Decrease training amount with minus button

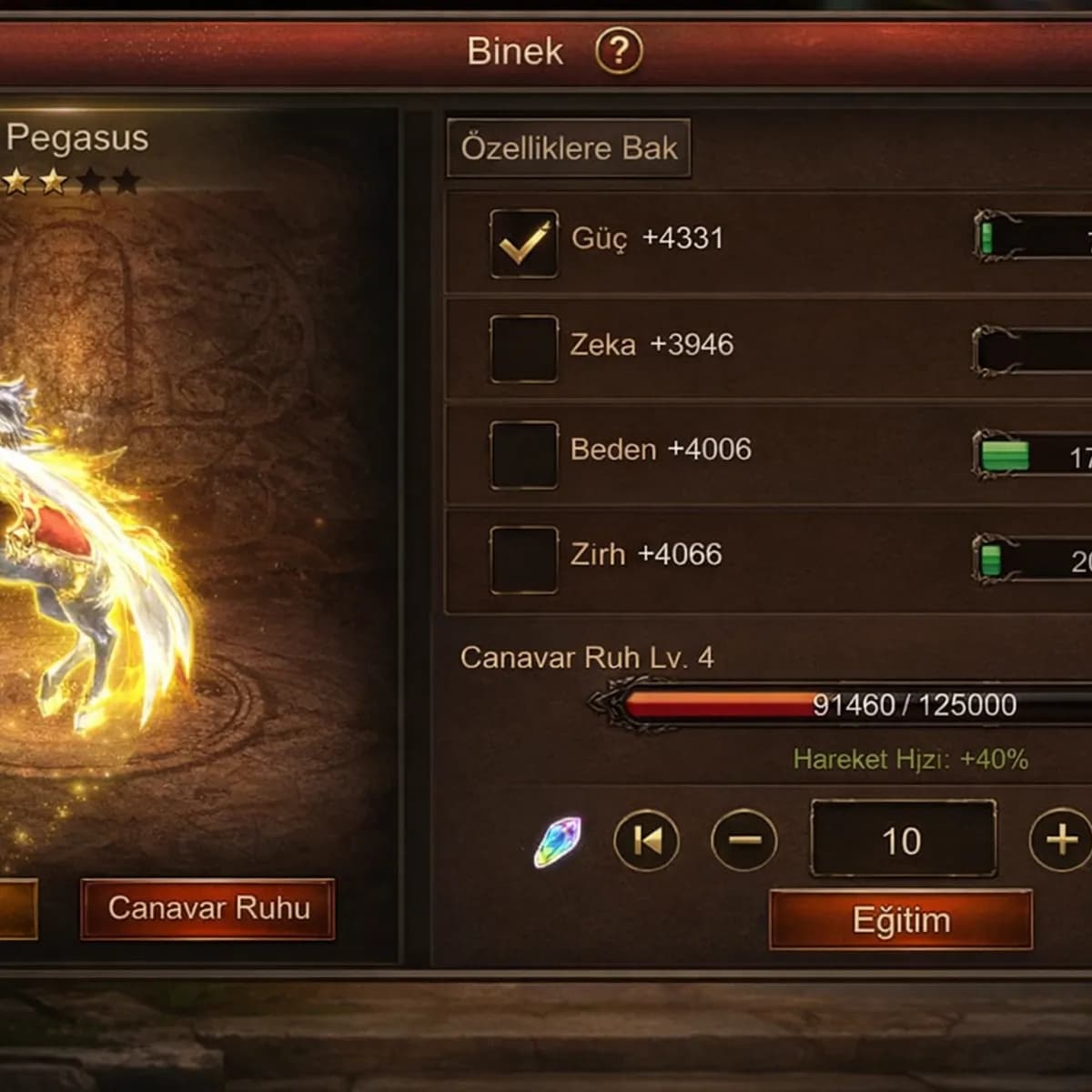(744, 841)
